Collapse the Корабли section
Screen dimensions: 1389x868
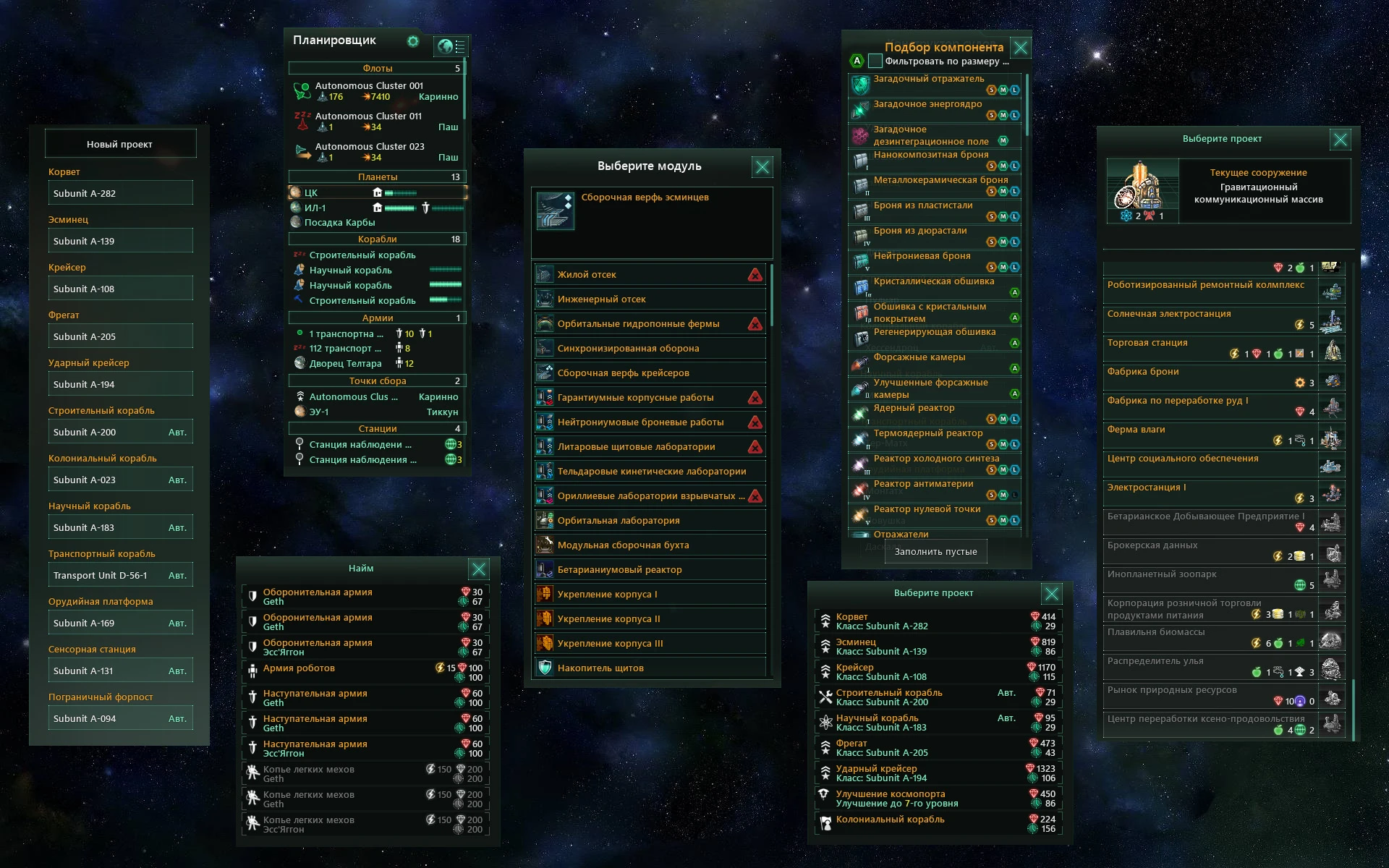click(x=378, y=239)
